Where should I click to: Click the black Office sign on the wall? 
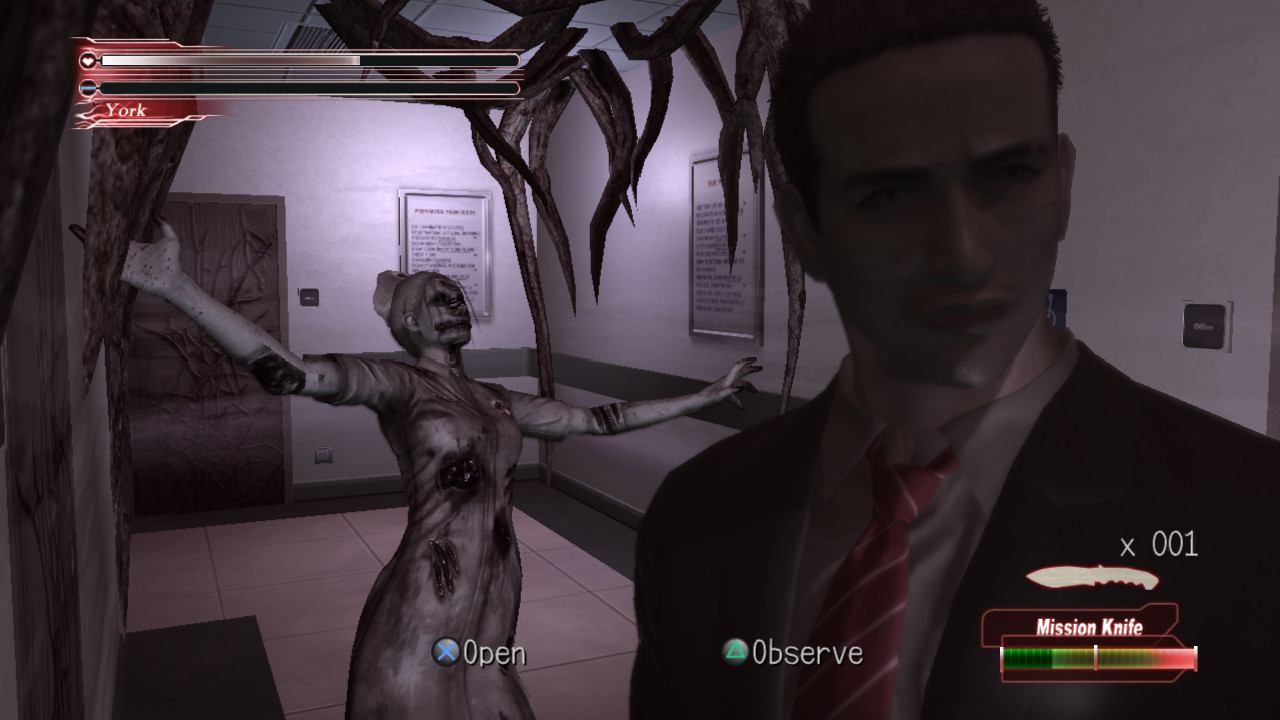click(1205, 326)
